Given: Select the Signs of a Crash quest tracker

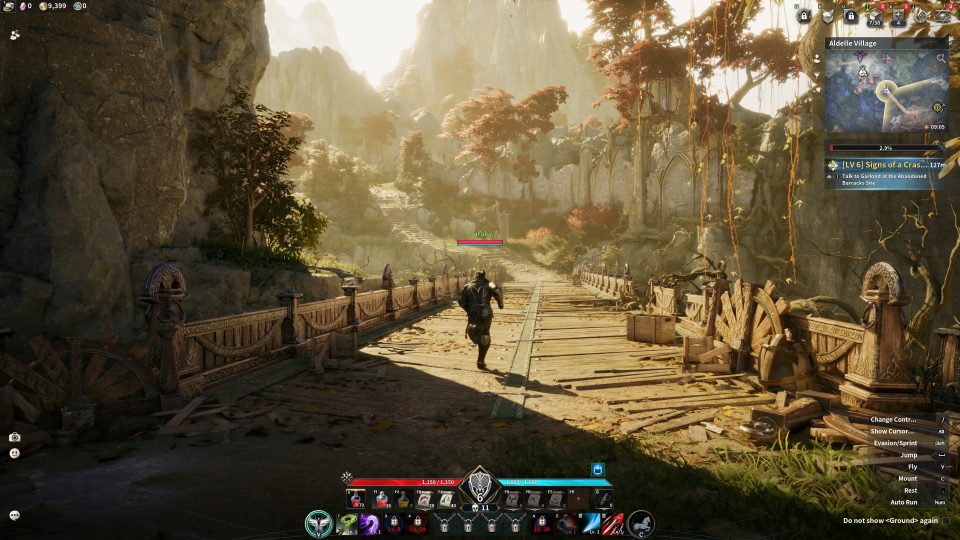Looking at the screenshot, I should (886, 165).
